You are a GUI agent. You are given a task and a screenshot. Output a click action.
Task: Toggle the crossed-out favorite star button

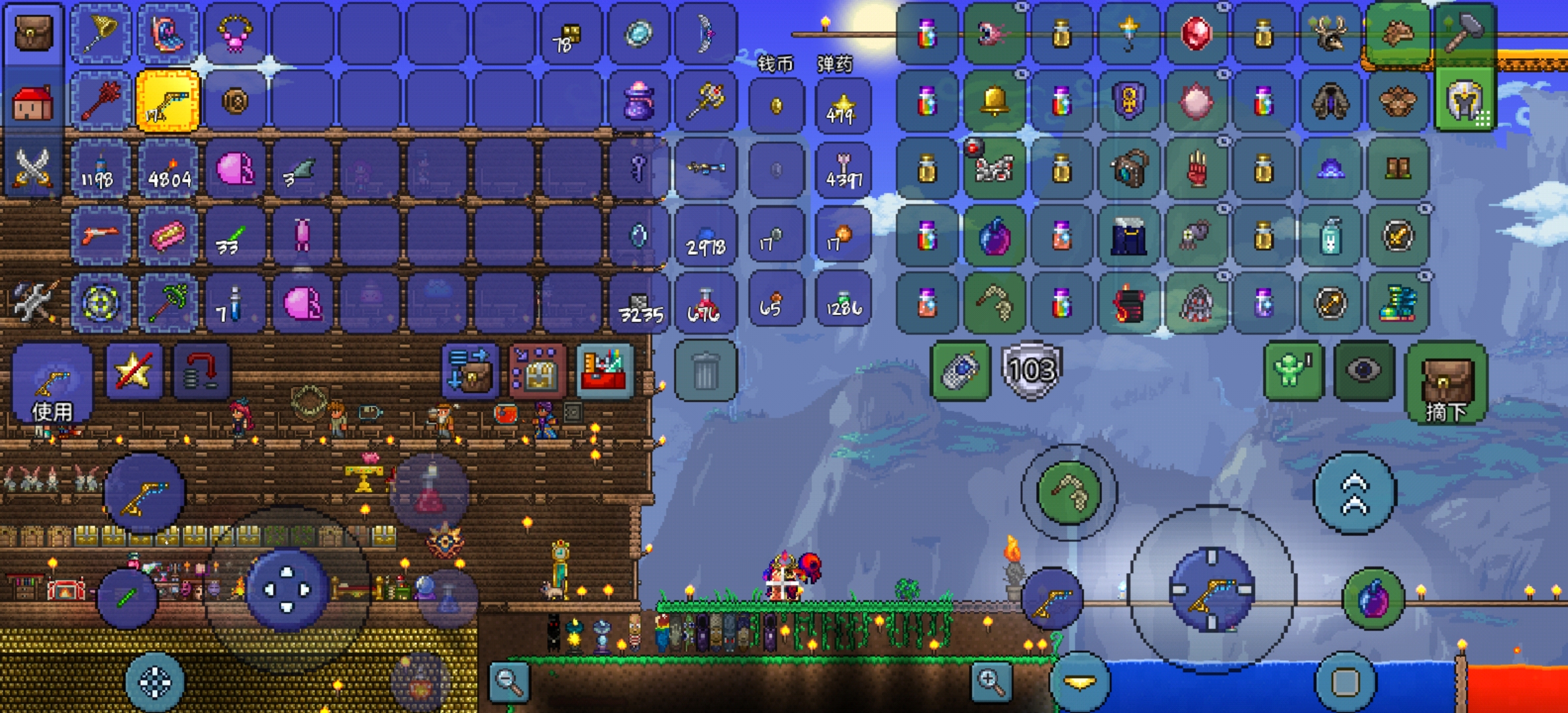click(x=135, y=371)
